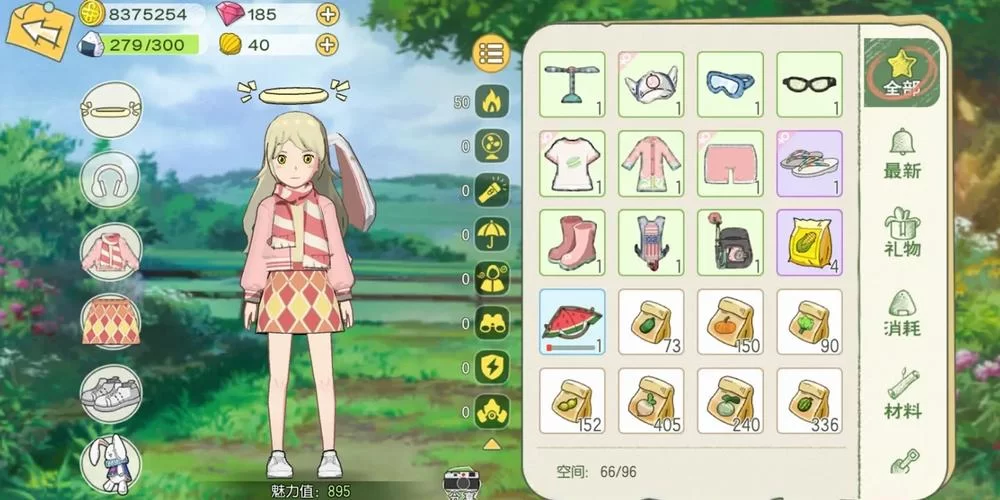Open the pink striped sweater slot

tap(110, 250)
